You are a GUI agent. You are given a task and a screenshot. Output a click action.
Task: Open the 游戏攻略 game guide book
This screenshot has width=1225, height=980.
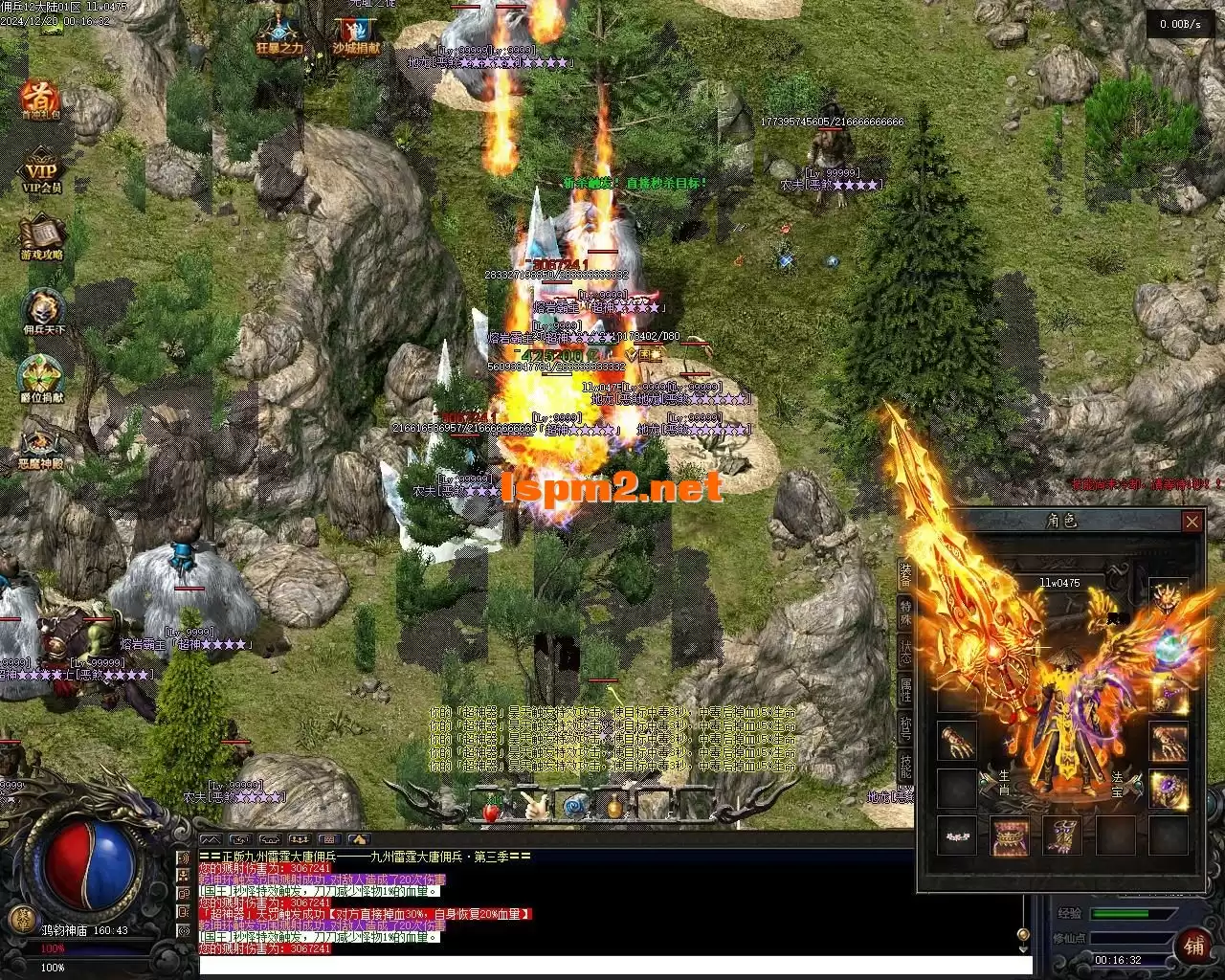41,236
